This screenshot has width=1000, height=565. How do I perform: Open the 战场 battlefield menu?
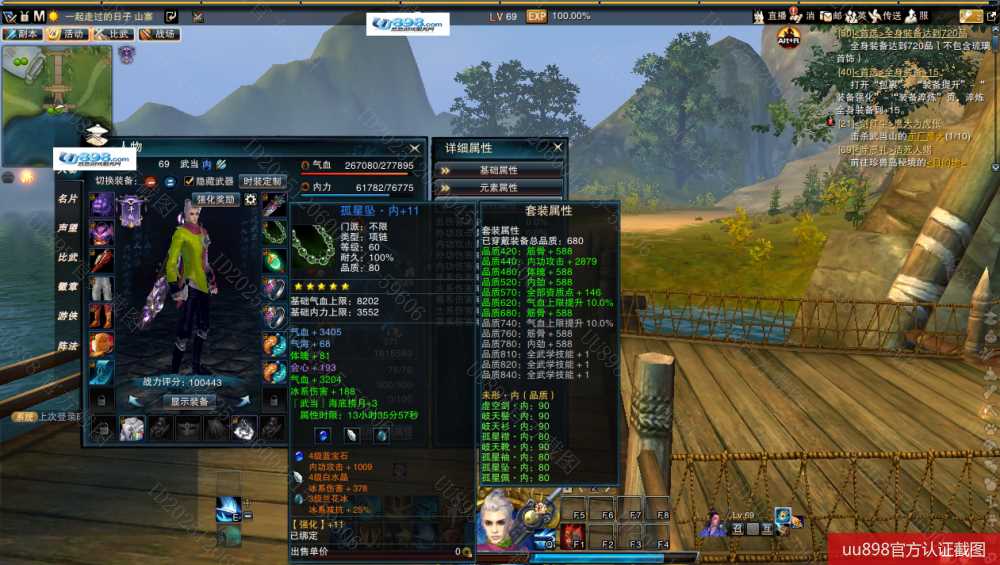click(x=160, y=34)
